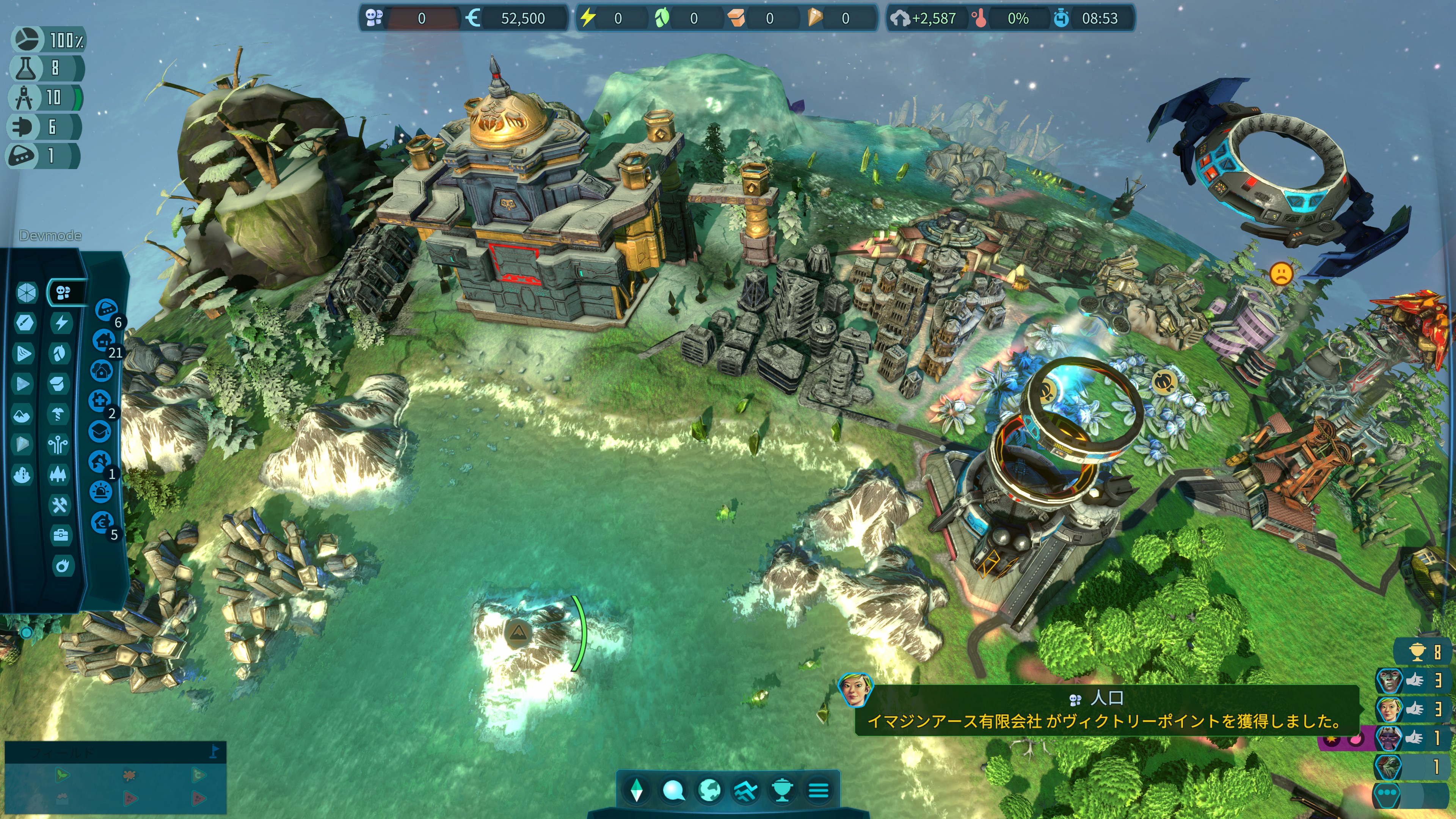This screenshot has width=1456, height=819.
Task: Choose the leaf food category
Action: pos(60,353)
